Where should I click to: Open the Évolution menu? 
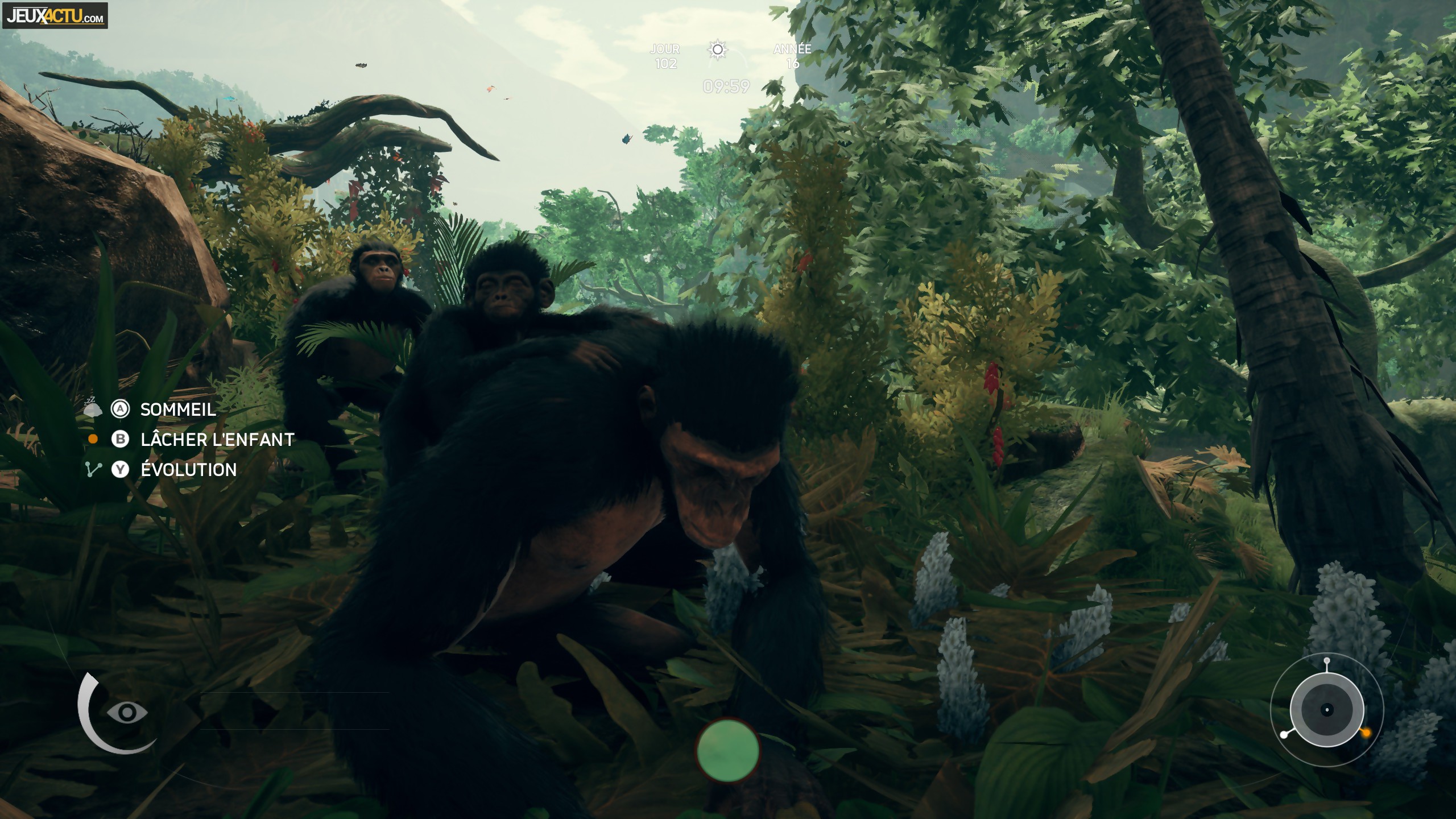click(x=188, y=470)
